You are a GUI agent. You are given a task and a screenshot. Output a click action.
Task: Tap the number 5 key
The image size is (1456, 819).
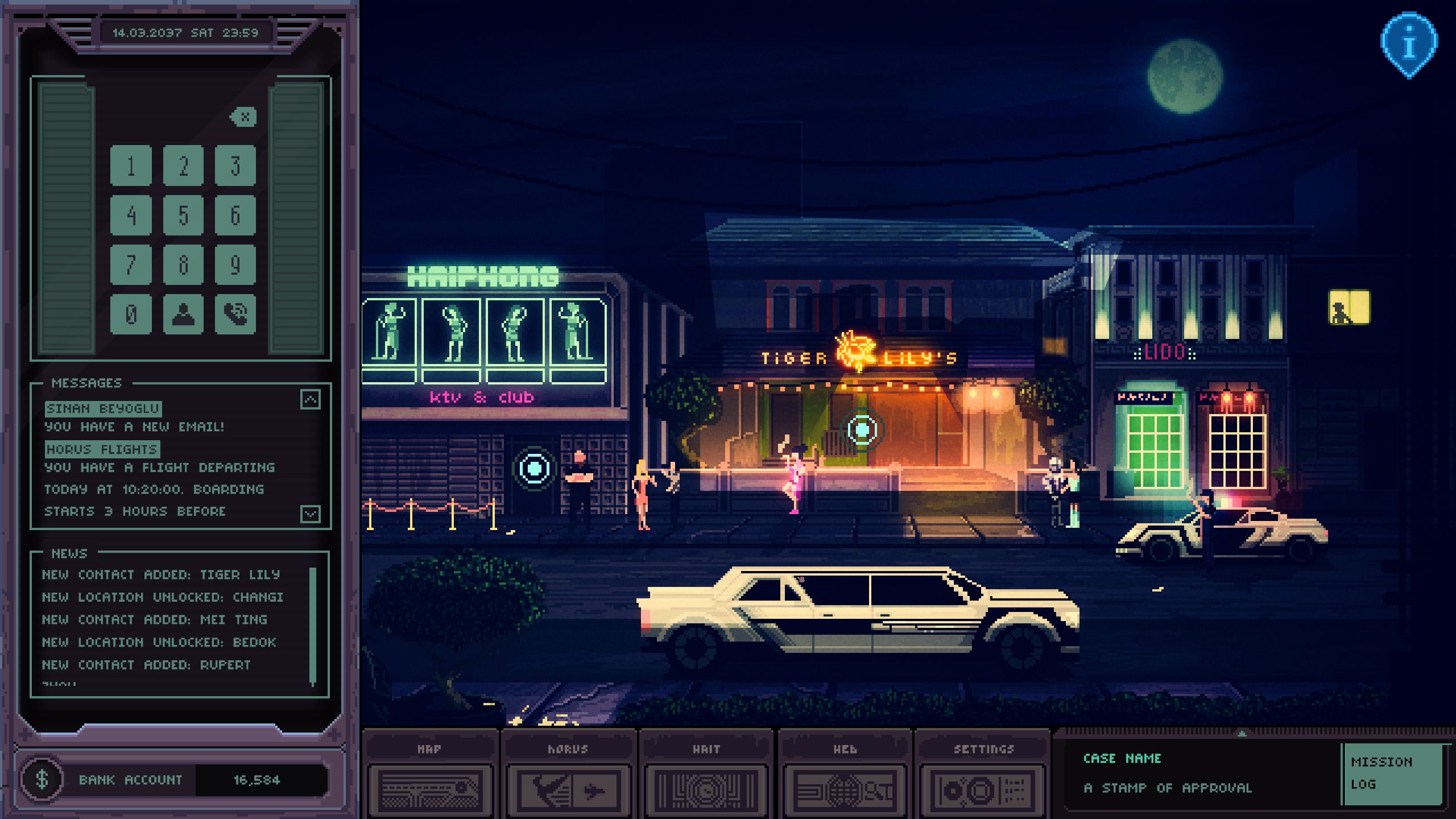tap(183, 215)
